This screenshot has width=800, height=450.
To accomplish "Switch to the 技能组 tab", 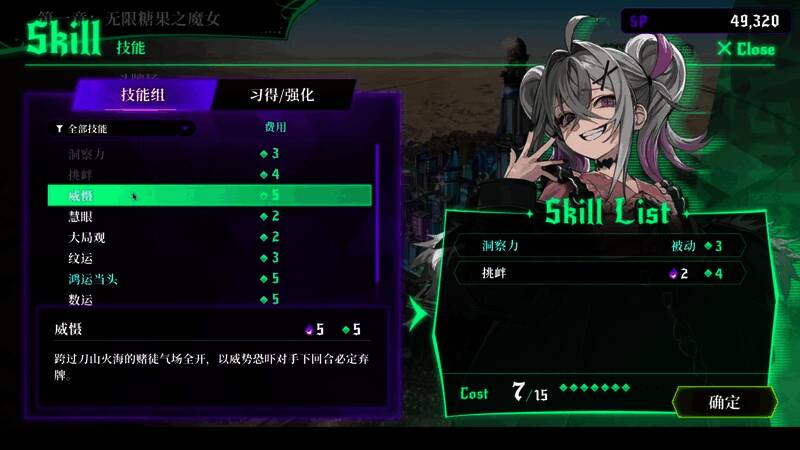I will pos(145,95).
